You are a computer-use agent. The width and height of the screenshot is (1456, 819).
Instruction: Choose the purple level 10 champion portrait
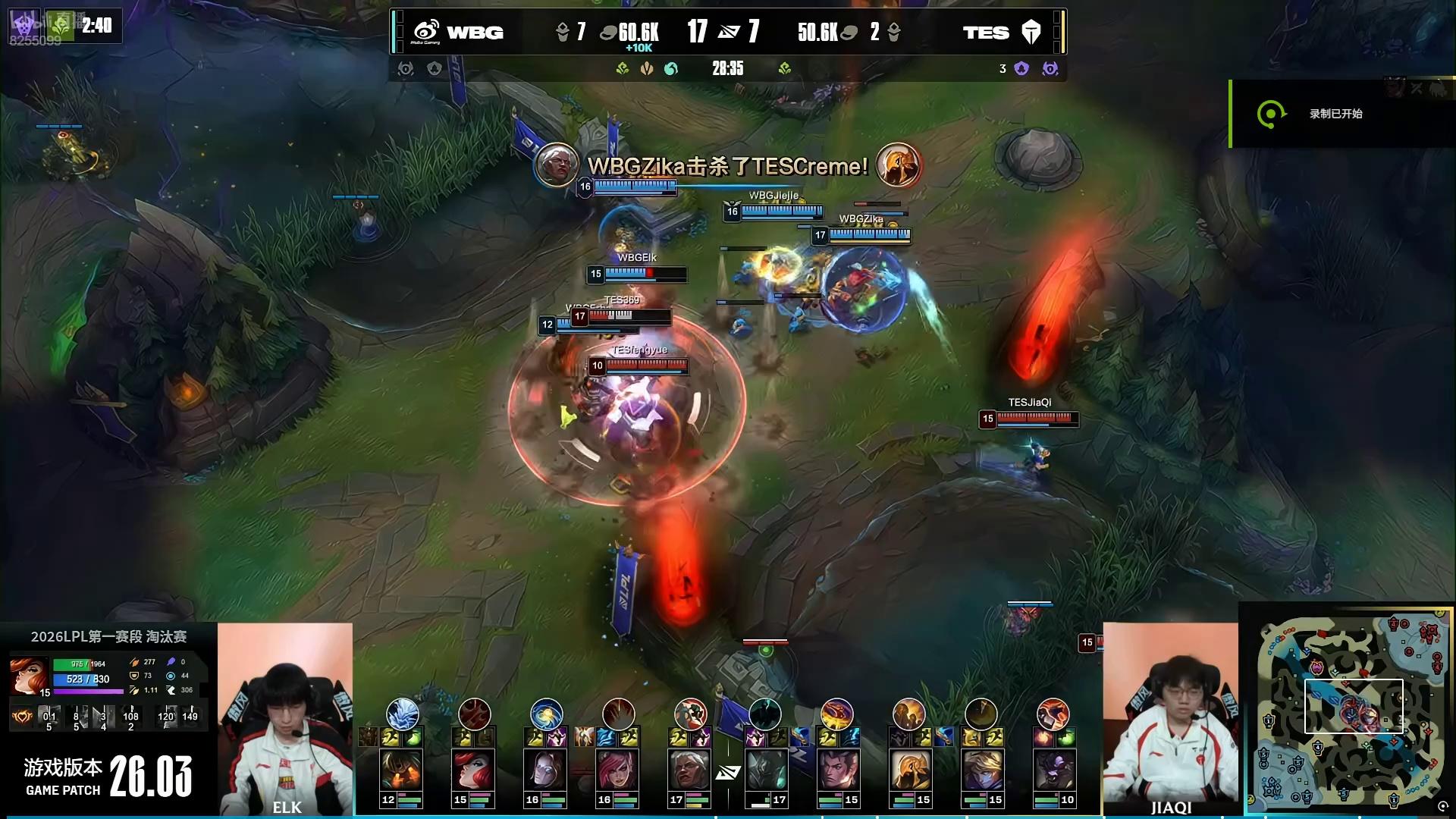pyautogui.click(x=1053, y=770)
